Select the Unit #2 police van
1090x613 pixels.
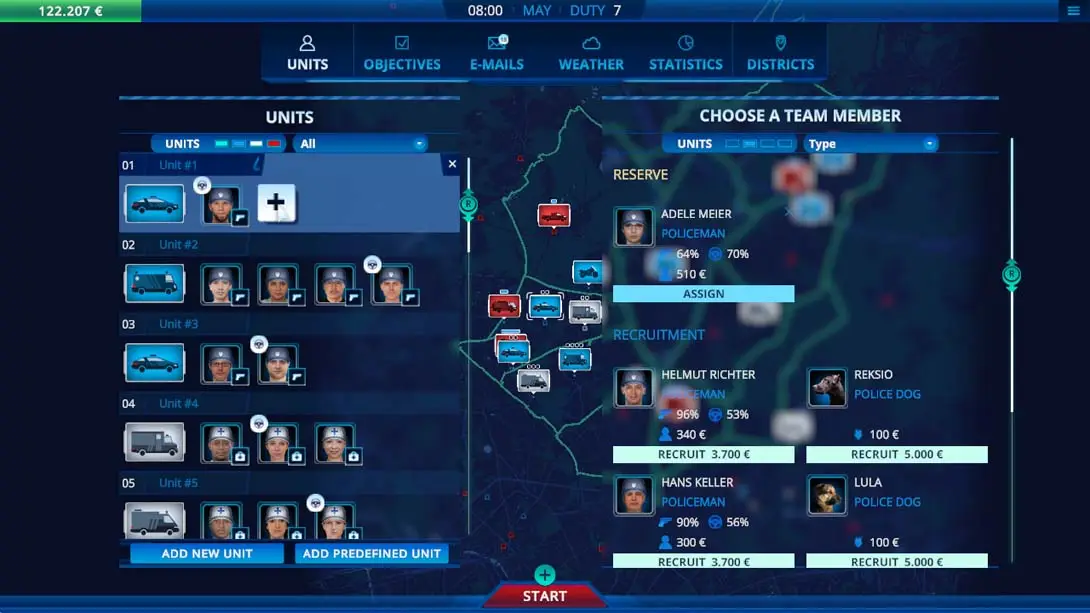coord(154,284)
